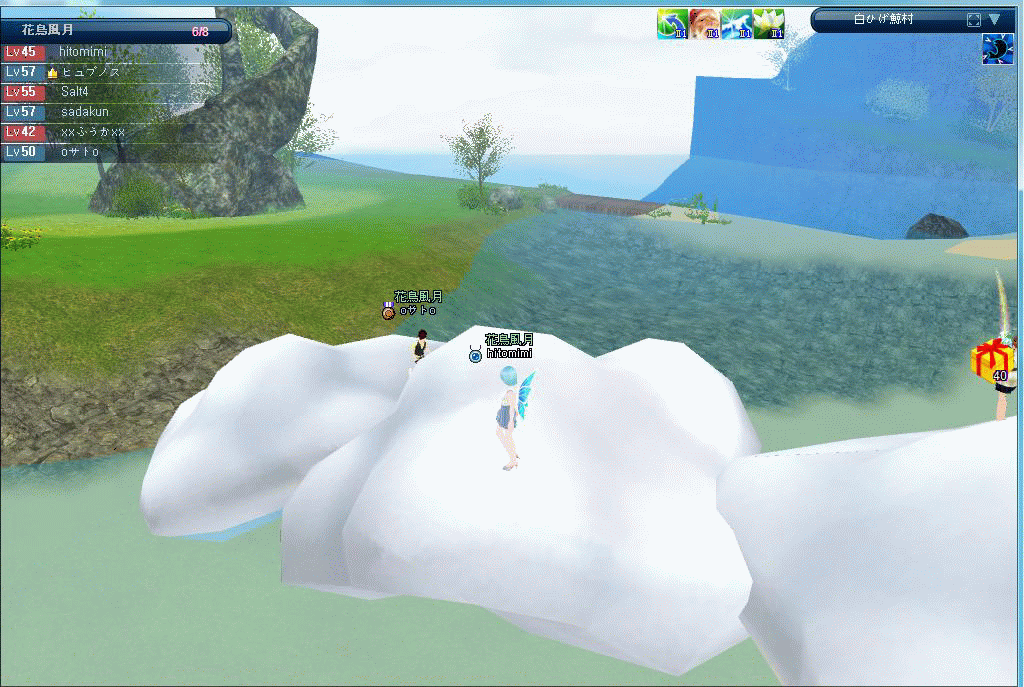Toggle the minimap expand square icon
The width and height of the screenshot is (1024, 687).
(x=973, y=20)
